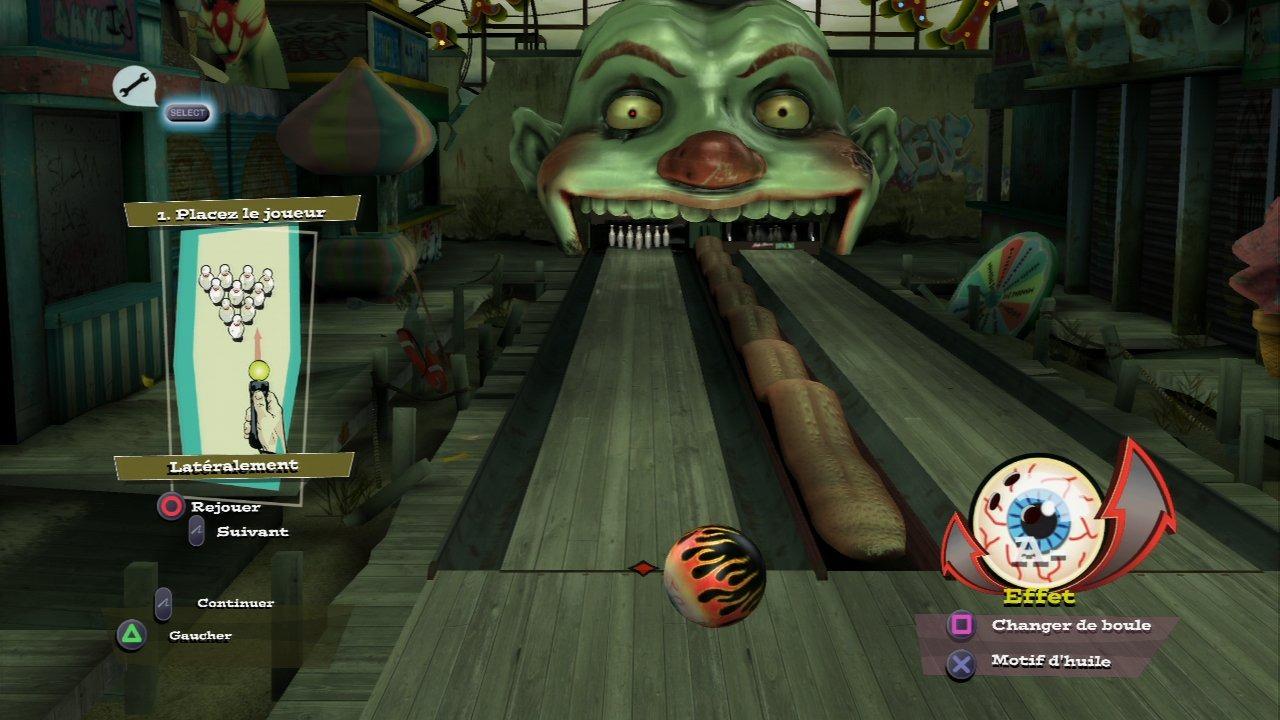Open the wrench settings bubble

(132, 86)
